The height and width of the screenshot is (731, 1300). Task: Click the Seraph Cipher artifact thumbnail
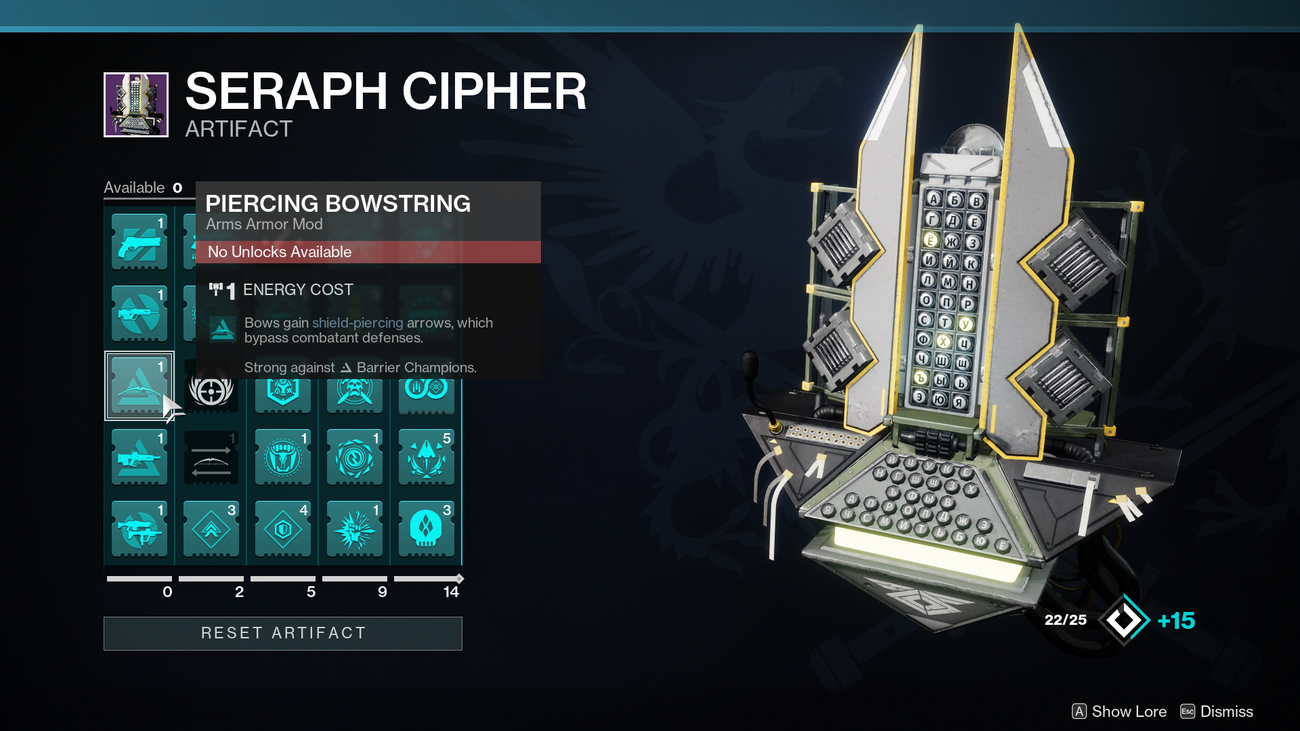click(x=137, y=104)
